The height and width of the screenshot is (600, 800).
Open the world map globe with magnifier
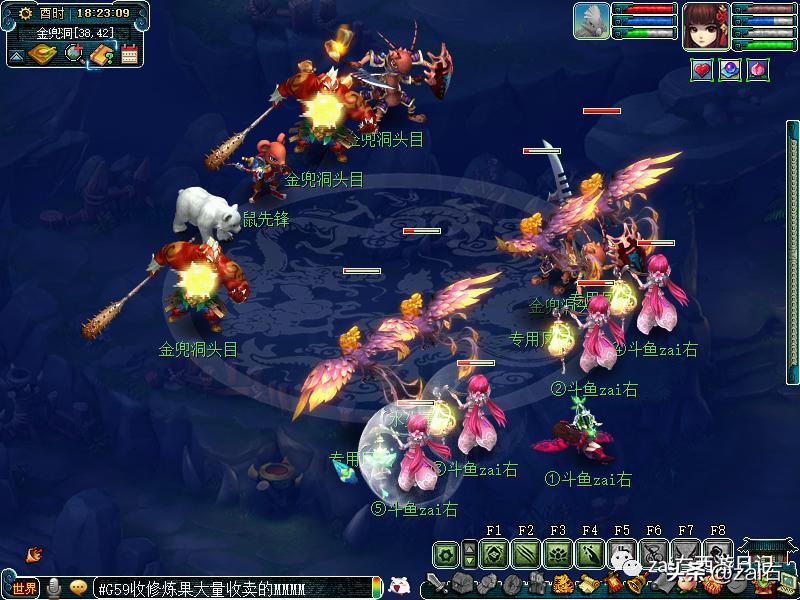[74, 54]
